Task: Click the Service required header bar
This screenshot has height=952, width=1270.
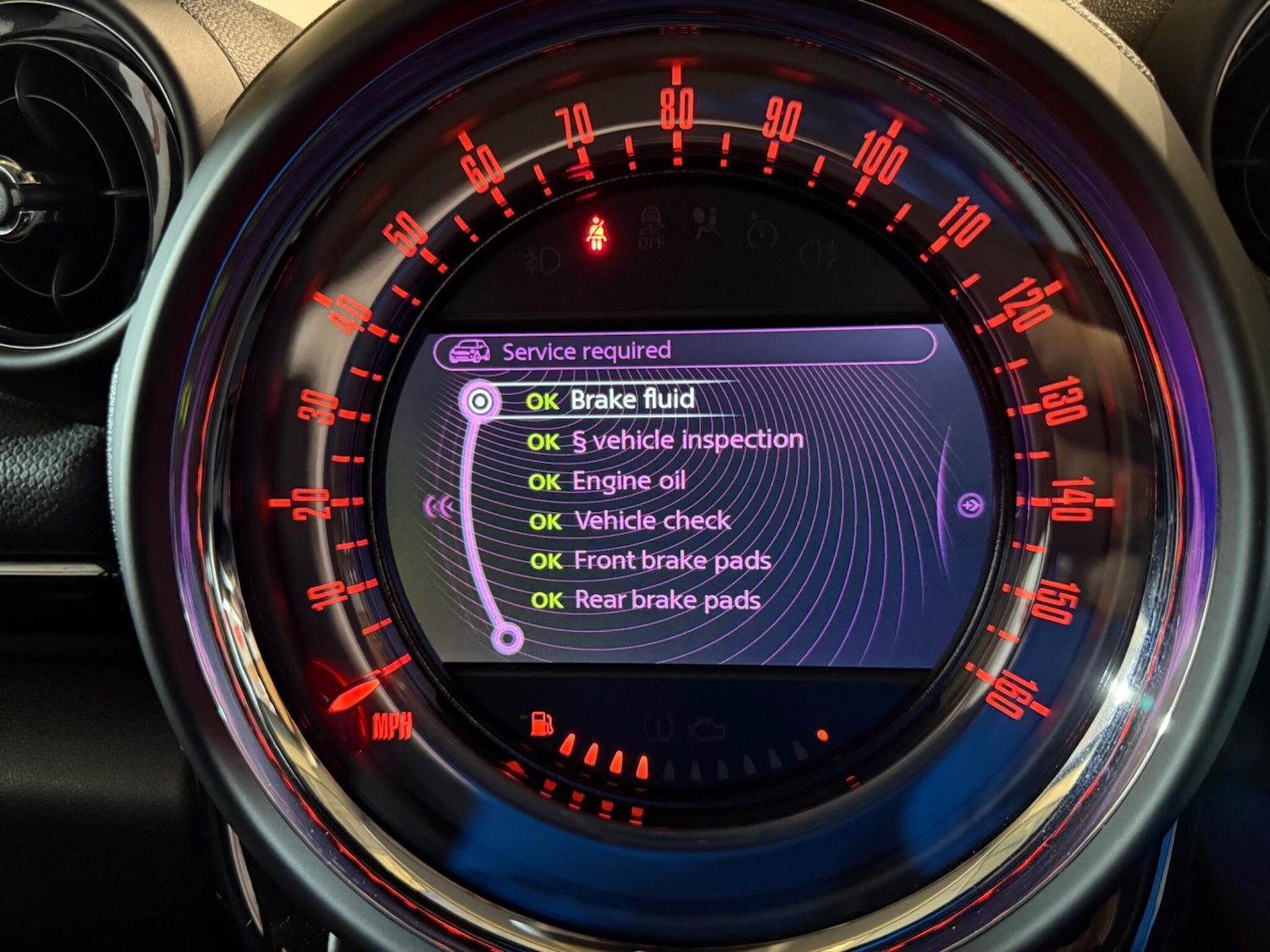Action: point(684,349)
